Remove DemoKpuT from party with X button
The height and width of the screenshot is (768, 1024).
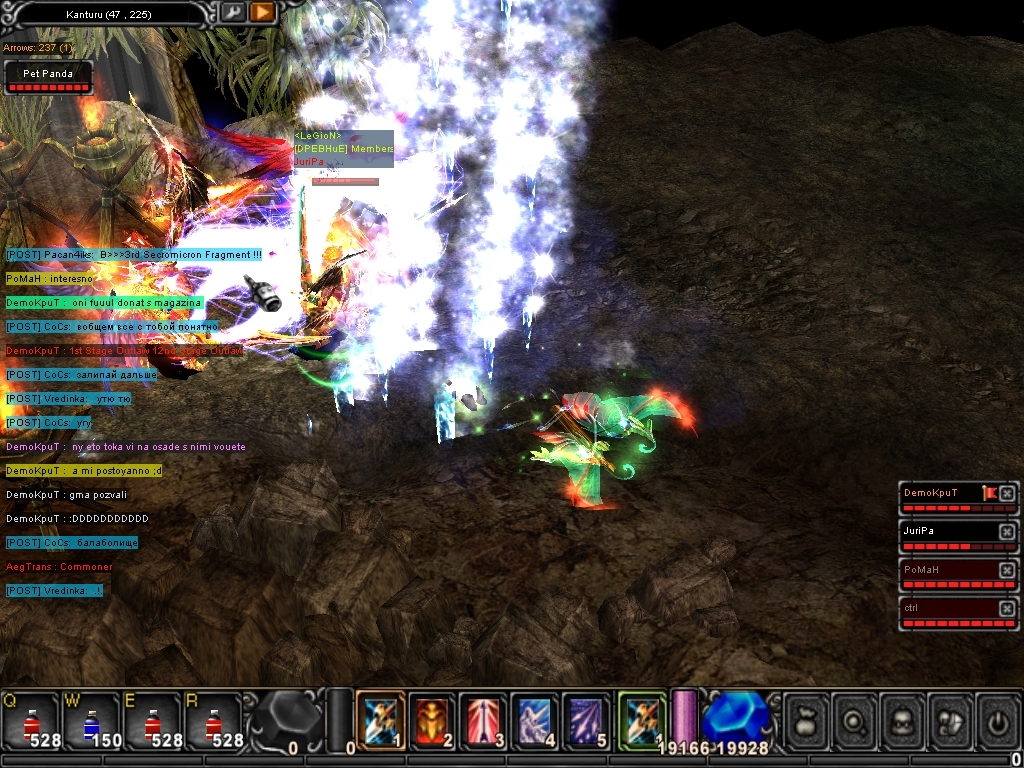tap(1007, 493)
